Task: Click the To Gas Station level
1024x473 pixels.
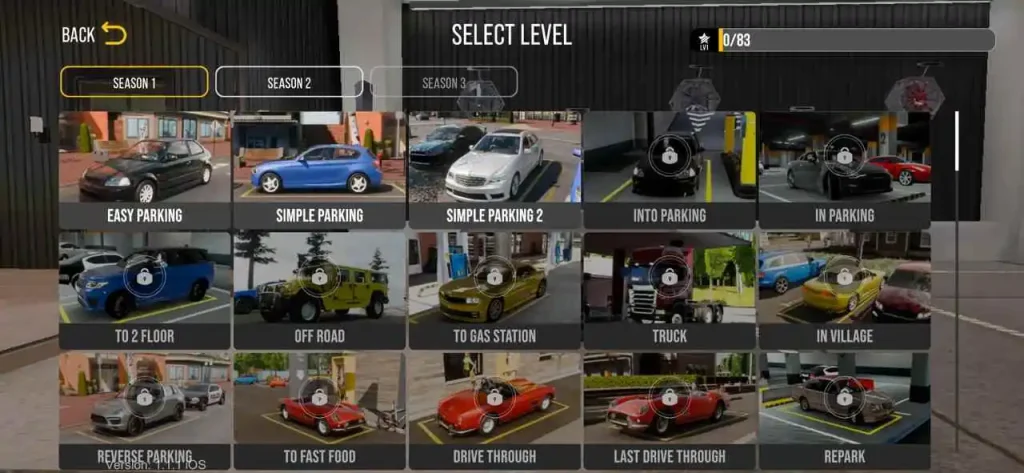Action: (494, 289)
